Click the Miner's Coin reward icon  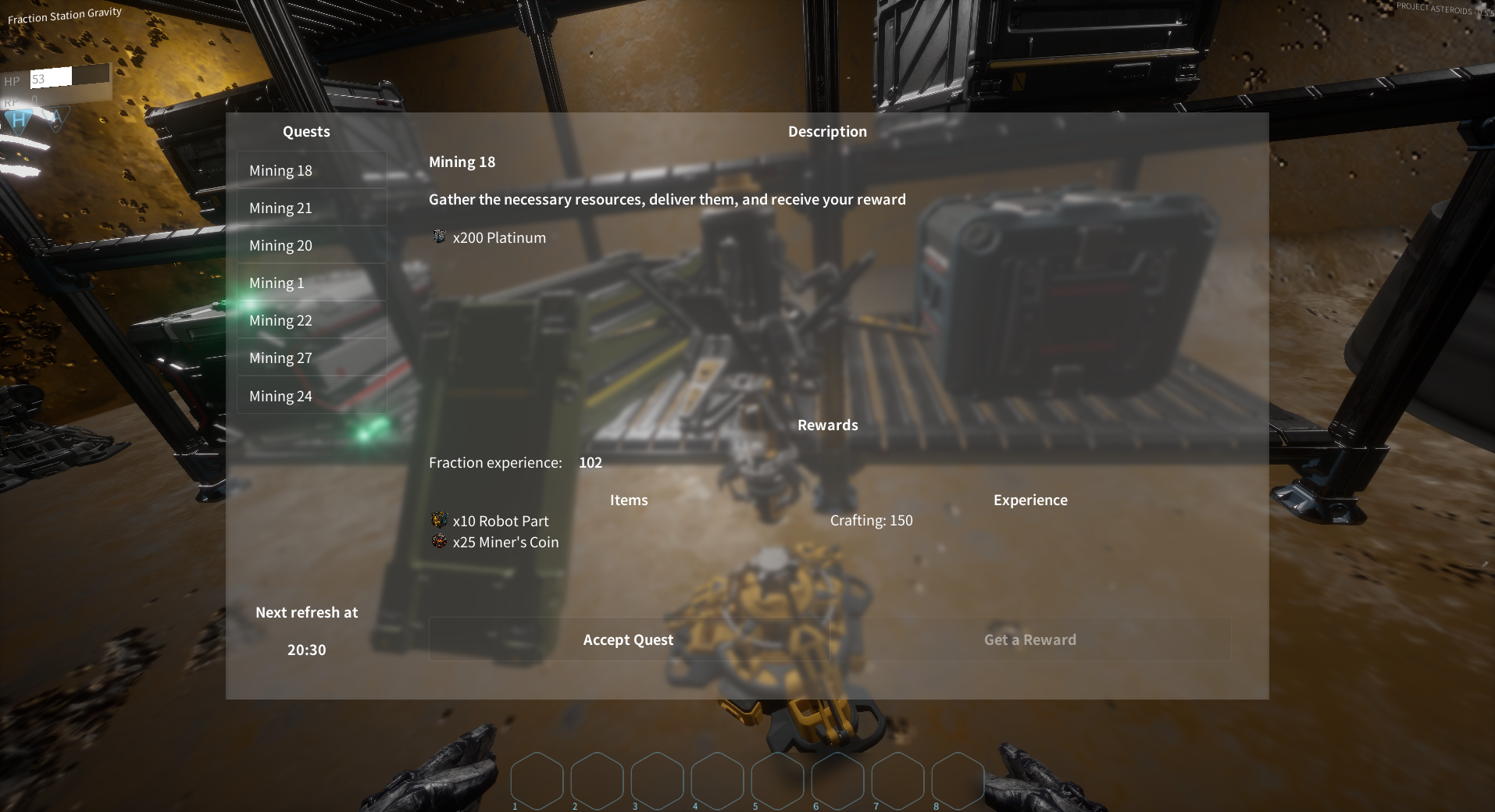[439, 540]
